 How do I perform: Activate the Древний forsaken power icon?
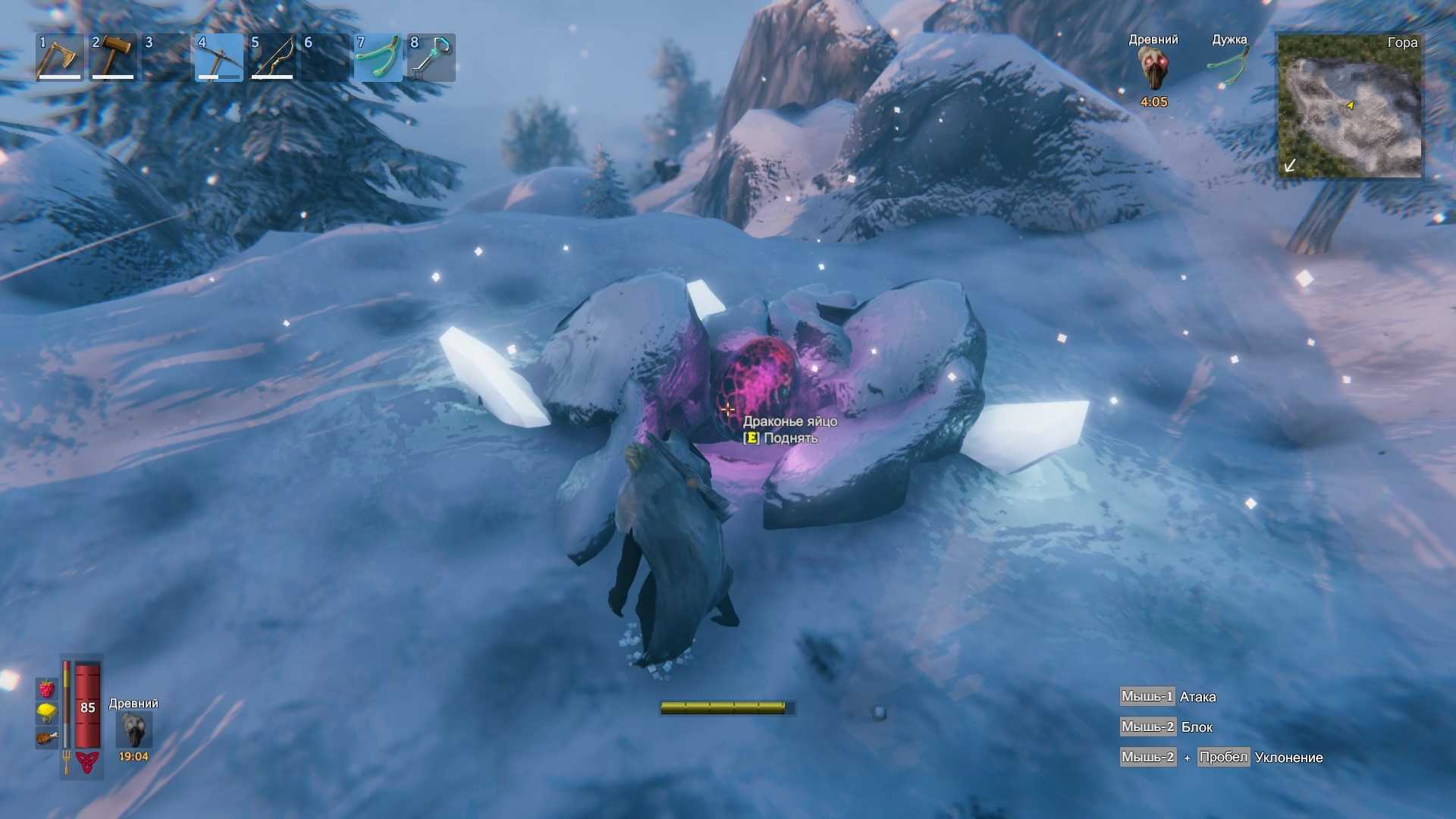pos(134,730)
